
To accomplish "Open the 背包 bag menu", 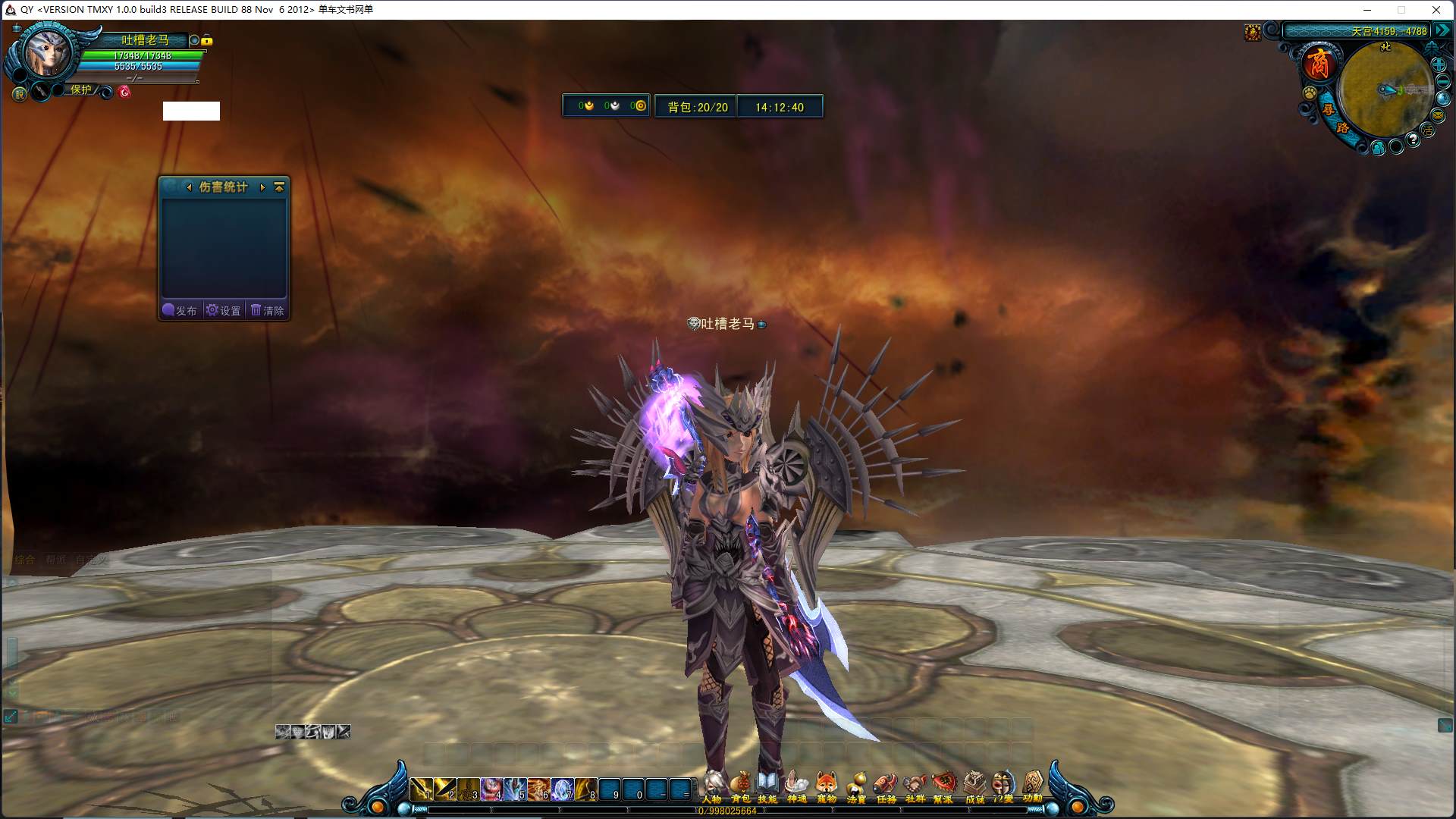I will pyautogui.click(x=740, y=786).
